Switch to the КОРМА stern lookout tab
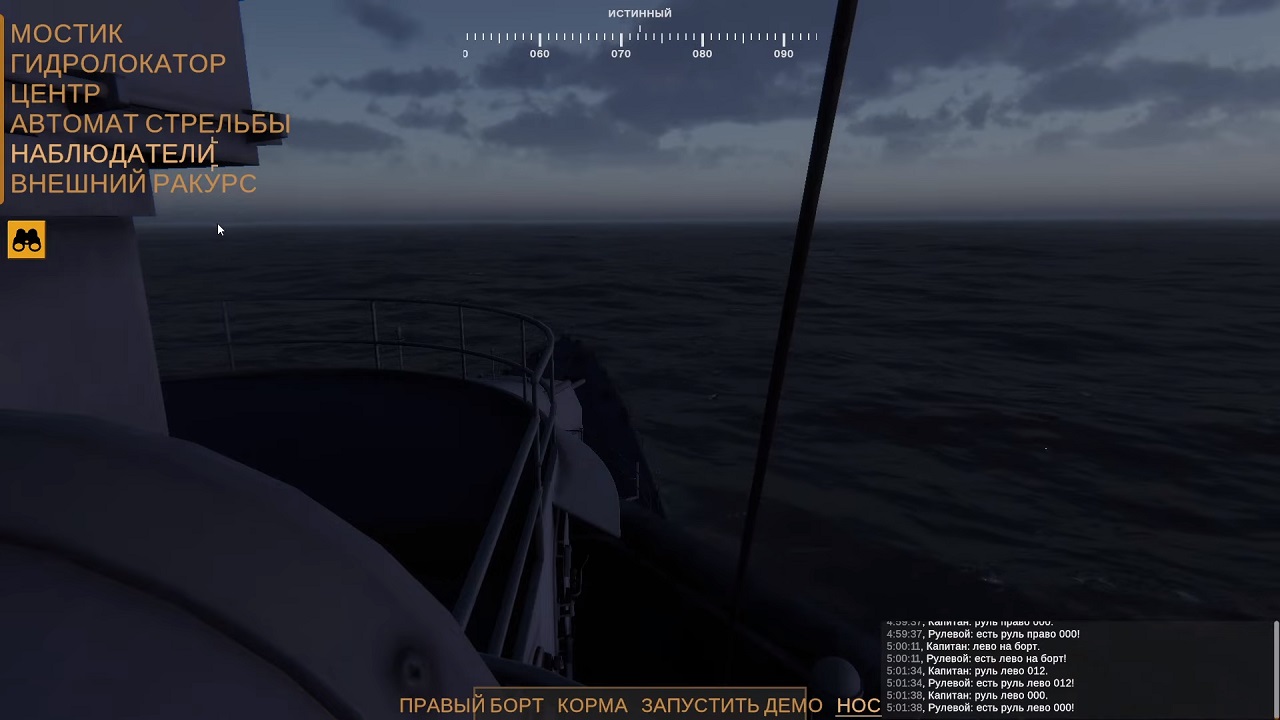This screenshot has width=1280, height=720. click(x=592, y=705)
